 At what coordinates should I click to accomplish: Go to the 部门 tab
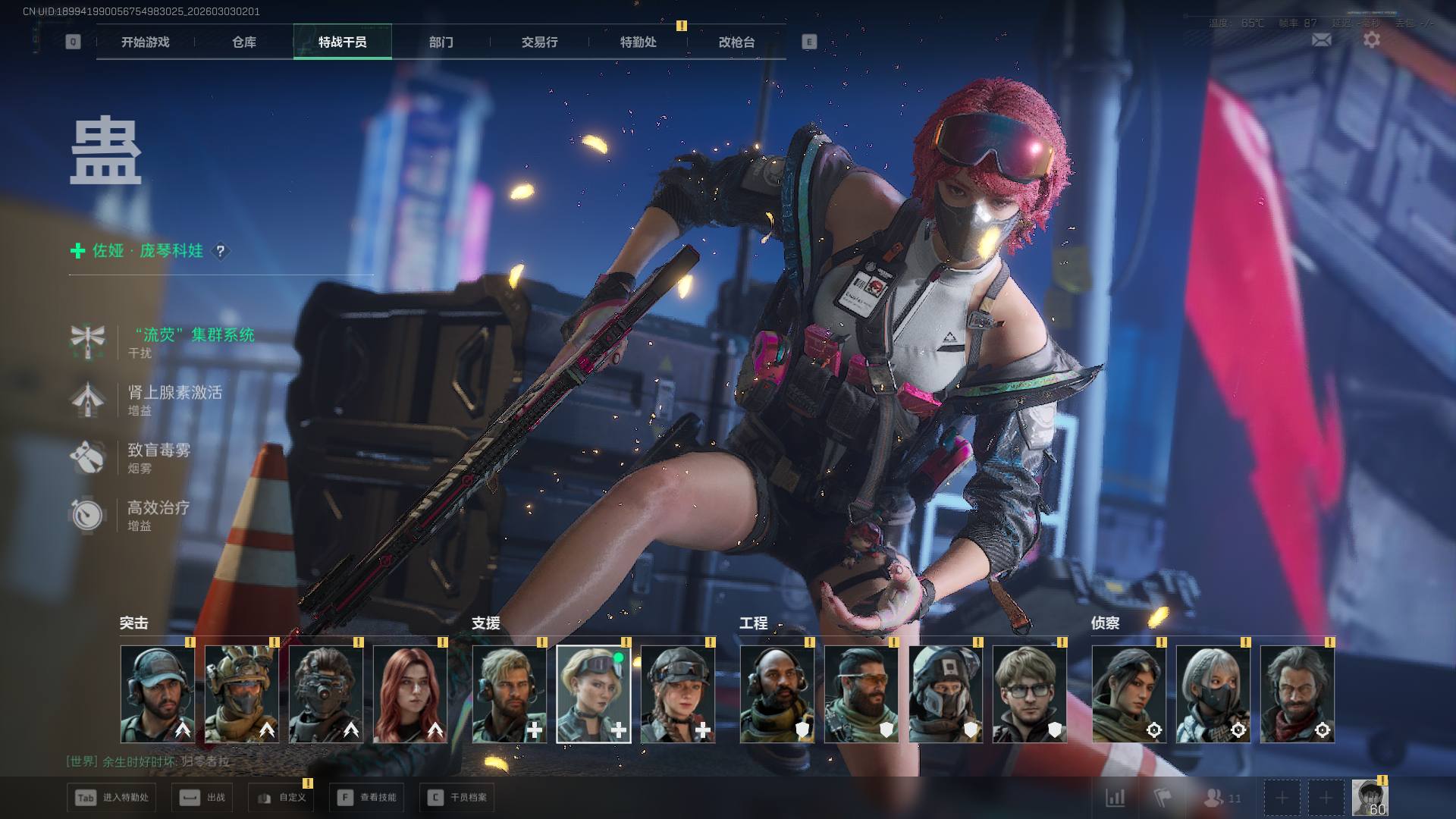tap(441, 42)
